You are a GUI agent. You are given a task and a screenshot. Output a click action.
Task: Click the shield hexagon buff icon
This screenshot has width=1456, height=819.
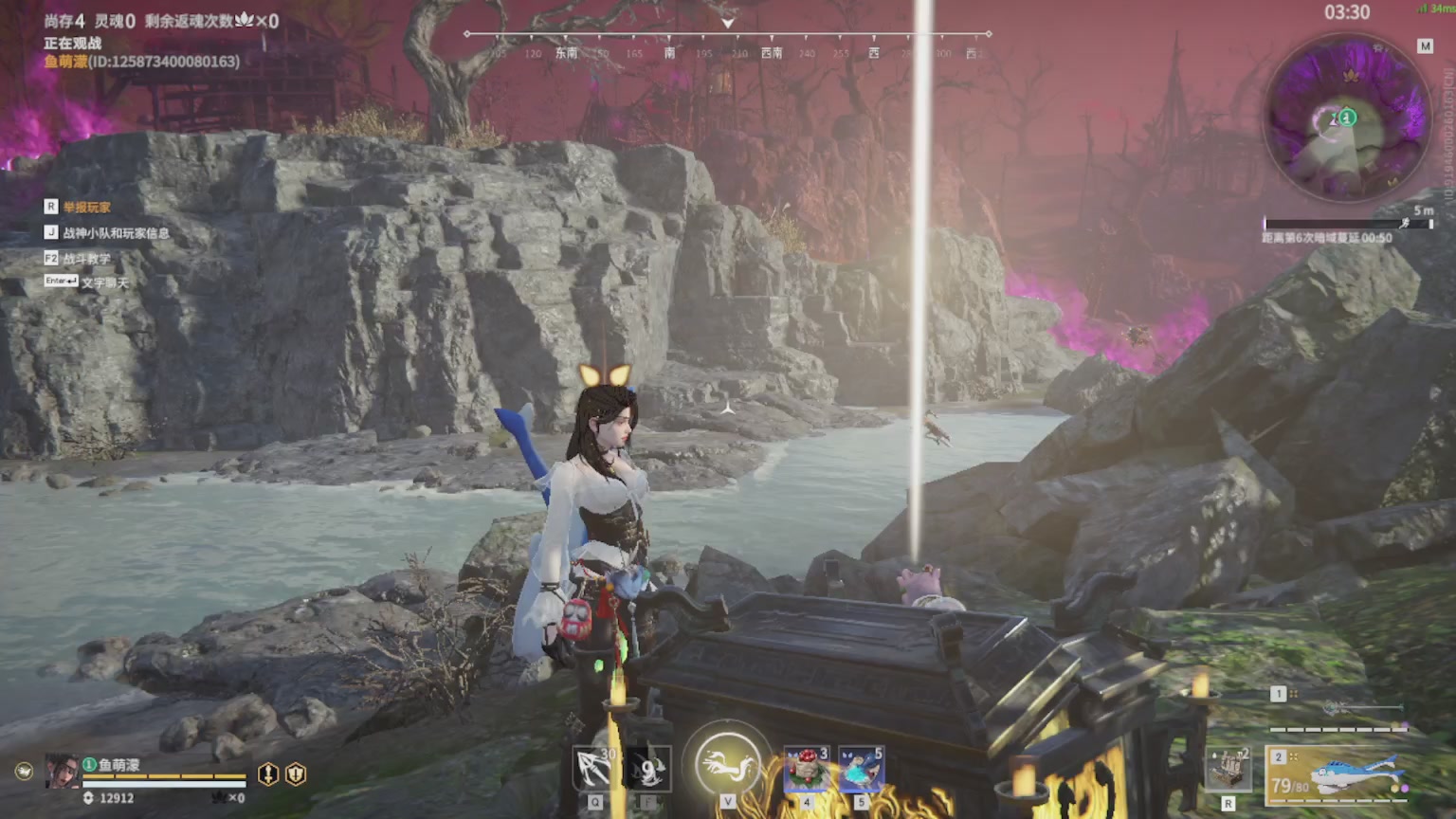pos(296,774)
